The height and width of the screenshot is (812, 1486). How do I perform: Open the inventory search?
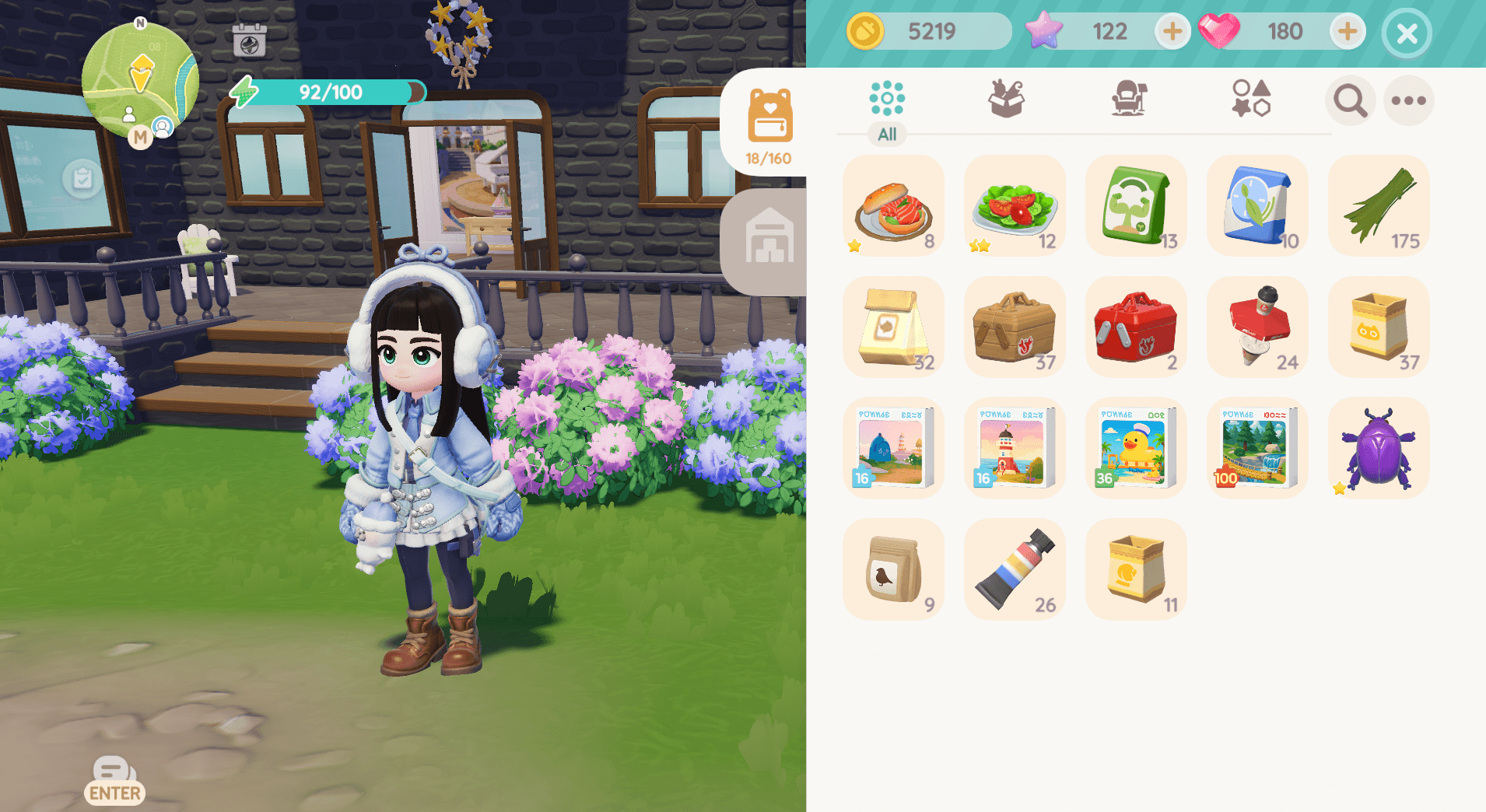point(1350,100)
